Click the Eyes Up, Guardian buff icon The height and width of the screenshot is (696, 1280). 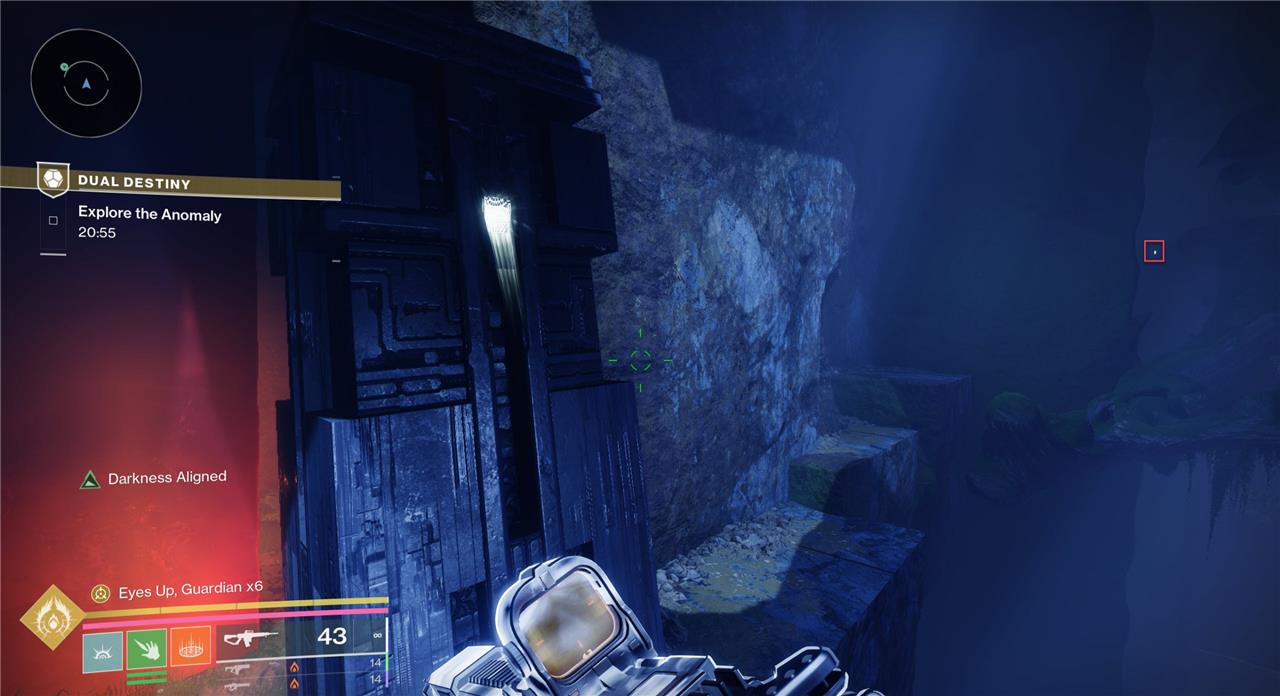(x=100, y=594)
